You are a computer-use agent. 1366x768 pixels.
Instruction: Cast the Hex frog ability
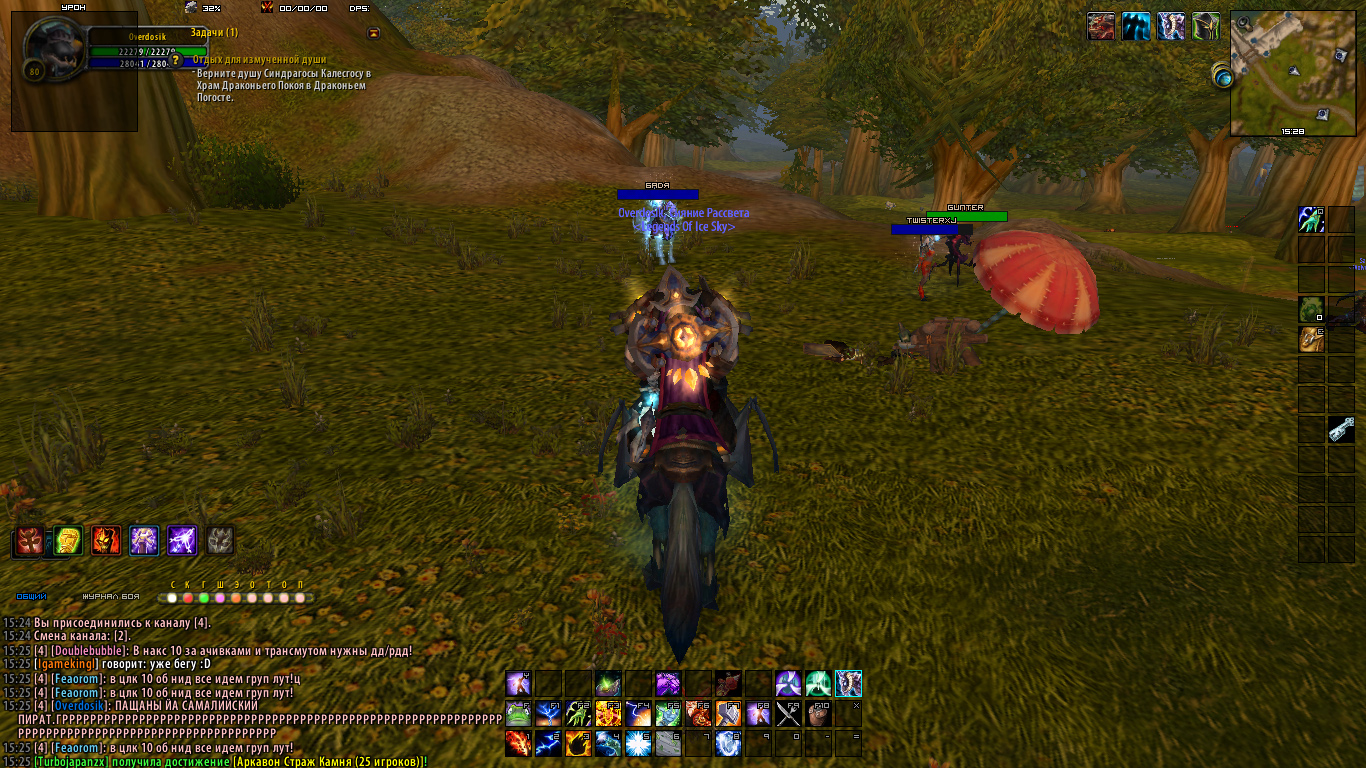click(518, 713)
